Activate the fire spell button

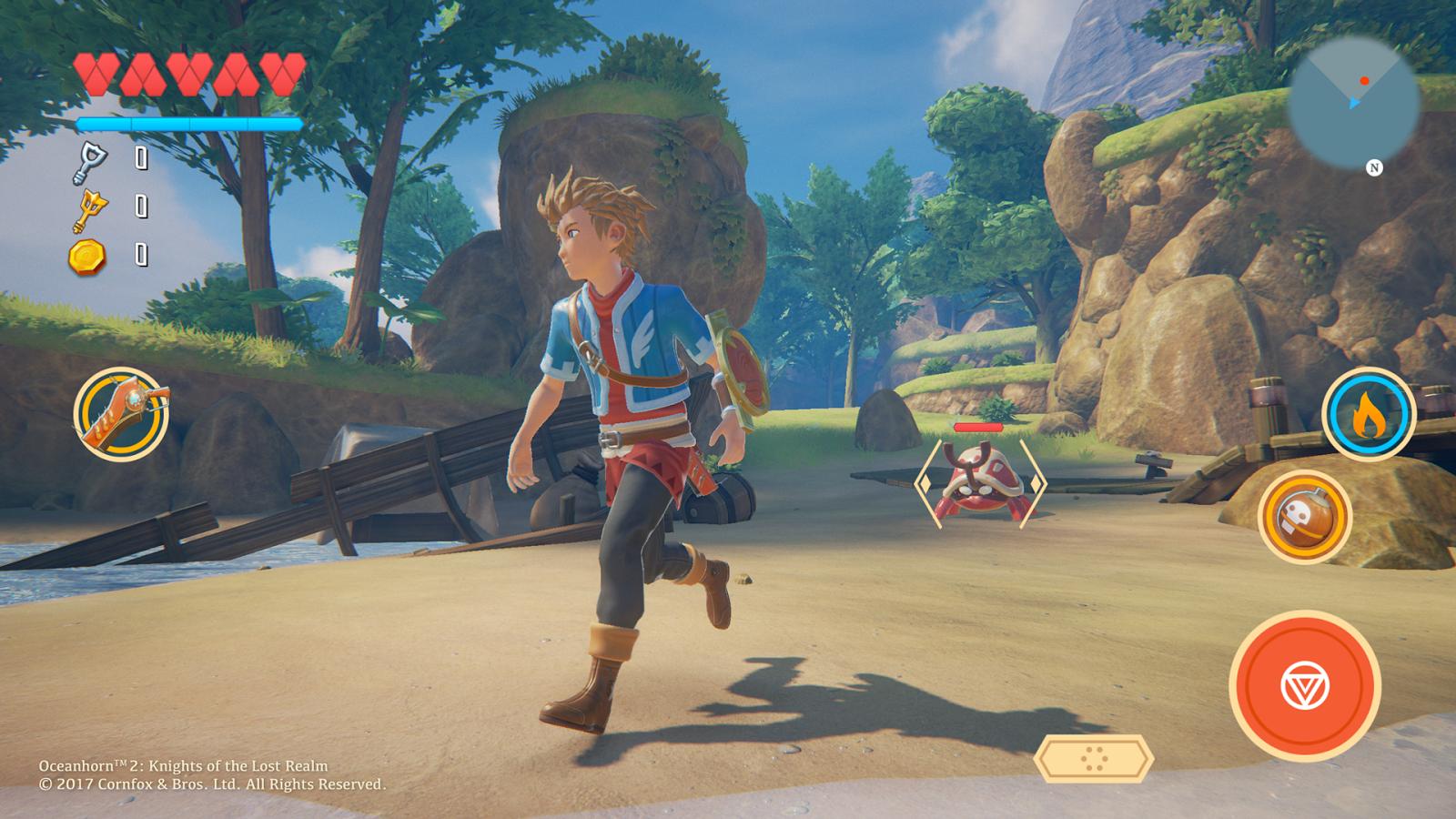pyautogui.click(x=1368, y=414)
